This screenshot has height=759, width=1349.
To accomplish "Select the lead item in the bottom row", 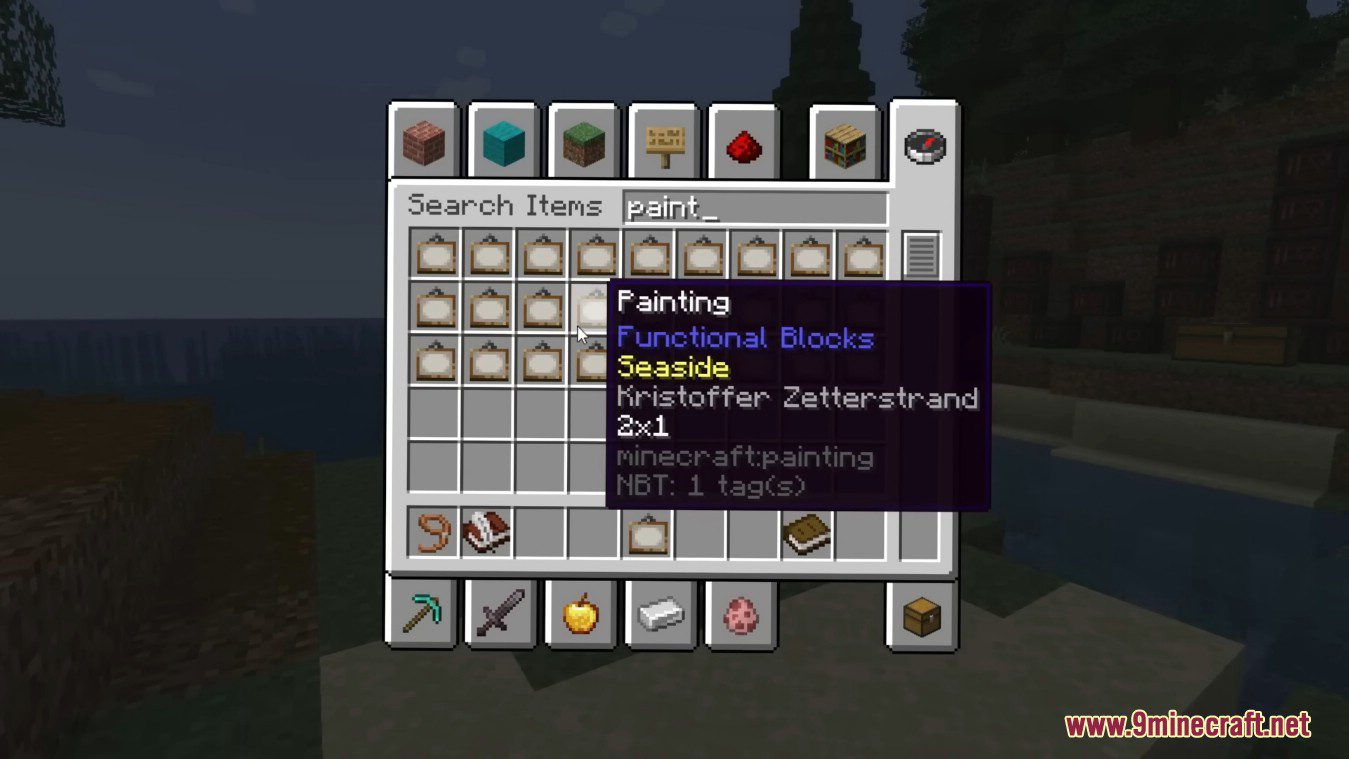I will click(433, 533).
